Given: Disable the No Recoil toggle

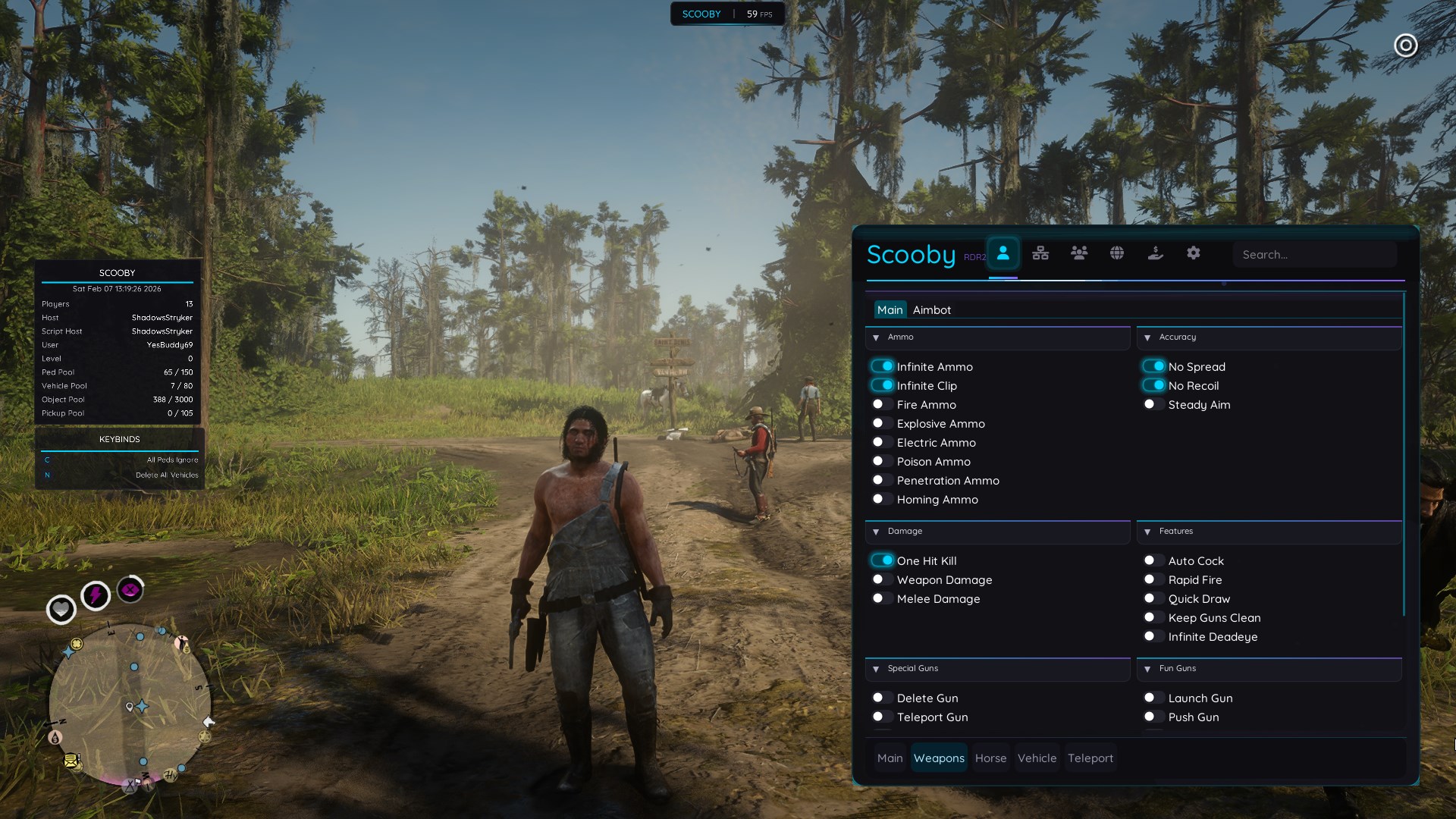Looking at the screenshot, I should pyautogui.click(x=1155, y=385).
